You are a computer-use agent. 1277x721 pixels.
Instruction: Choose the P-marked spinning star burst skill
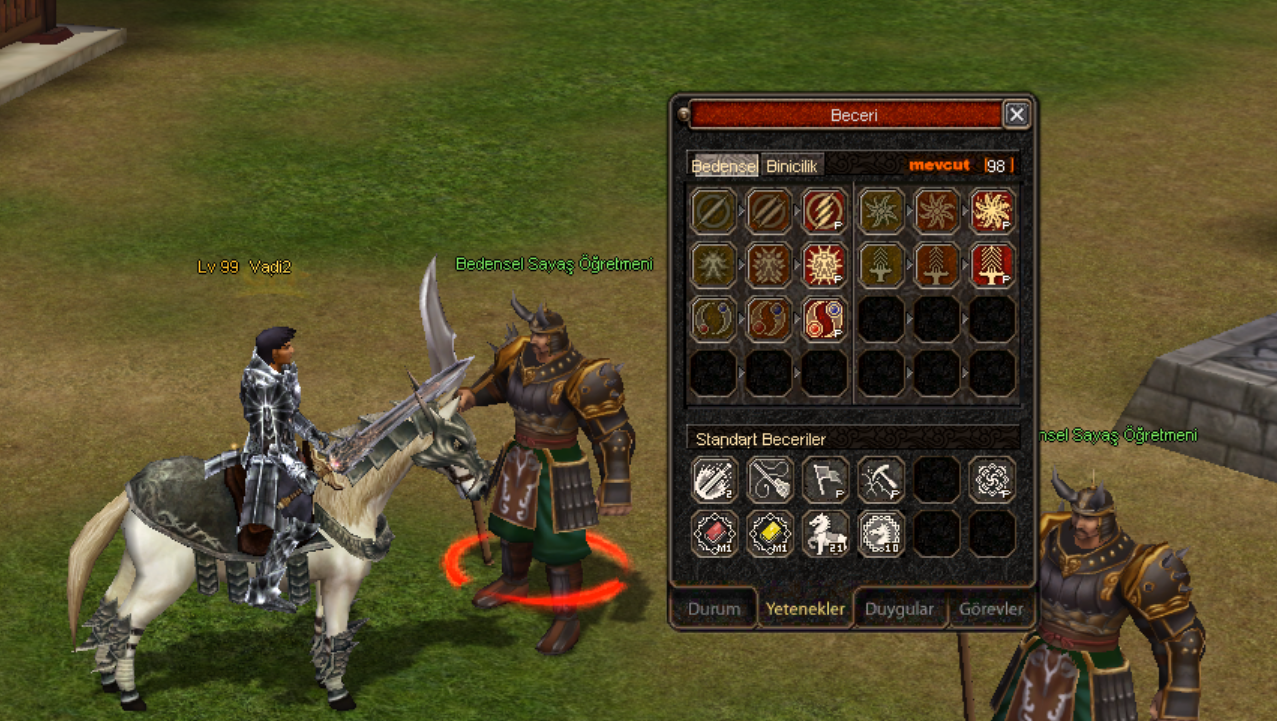993,212
